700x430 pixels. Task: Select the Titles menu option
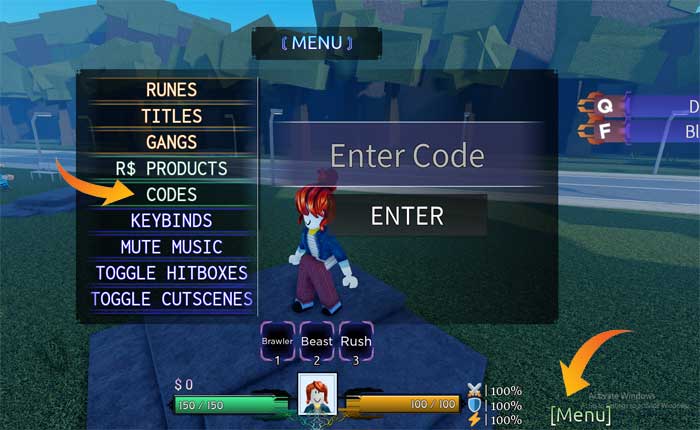(171, 116)
